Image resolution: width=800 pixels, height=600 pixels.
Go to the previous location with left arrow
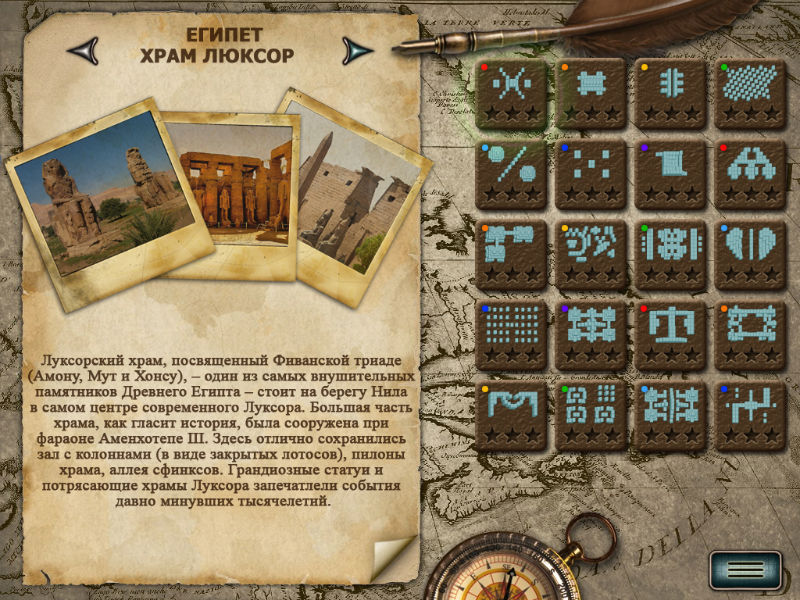82,48
